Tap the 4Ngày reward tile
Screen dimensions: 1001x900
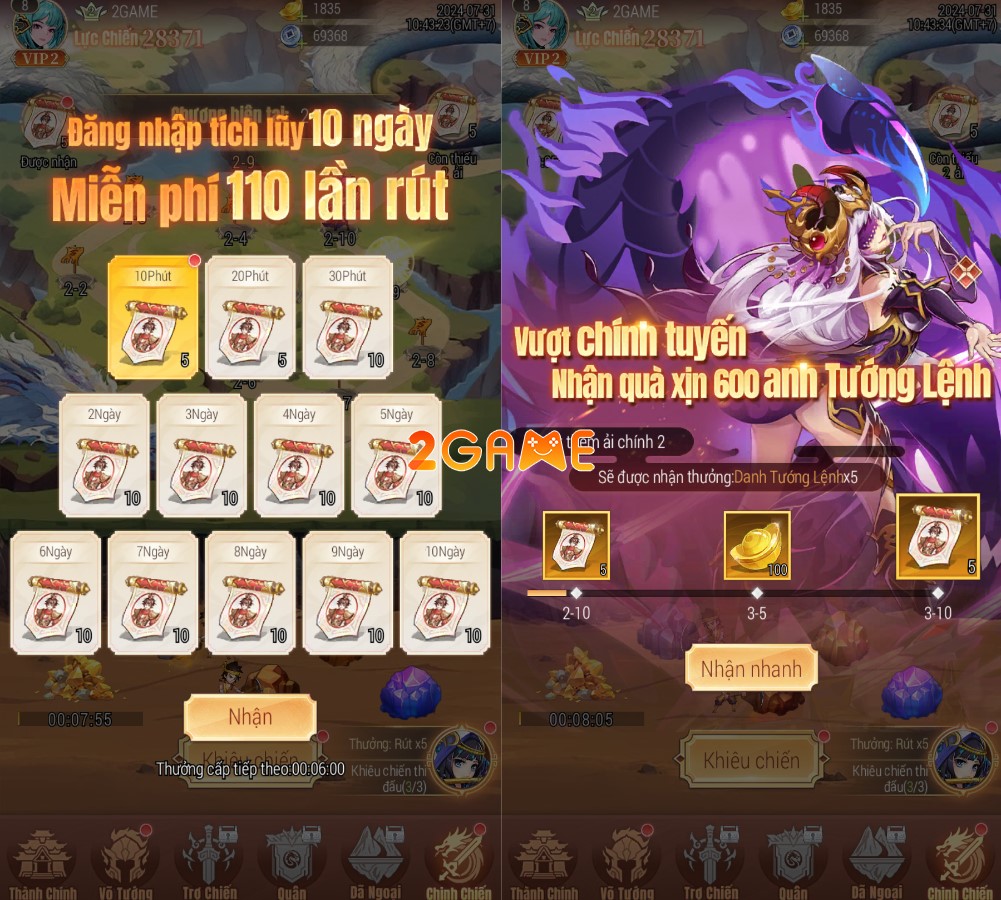(x=298, y=456)
